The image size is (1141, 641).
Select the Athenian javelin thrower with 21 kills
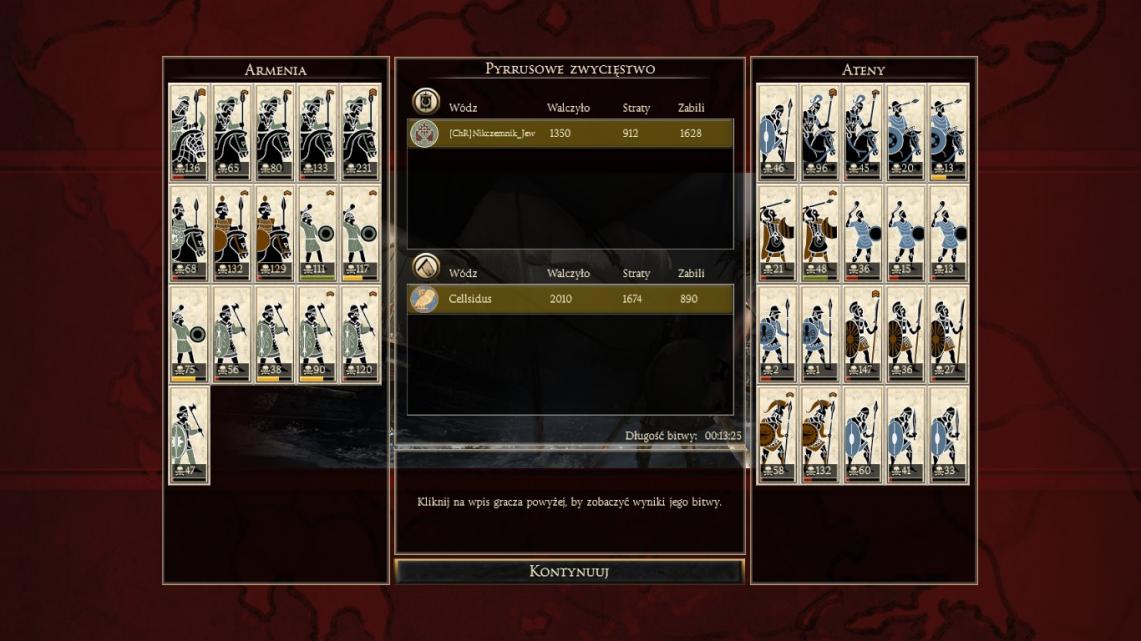777,233
